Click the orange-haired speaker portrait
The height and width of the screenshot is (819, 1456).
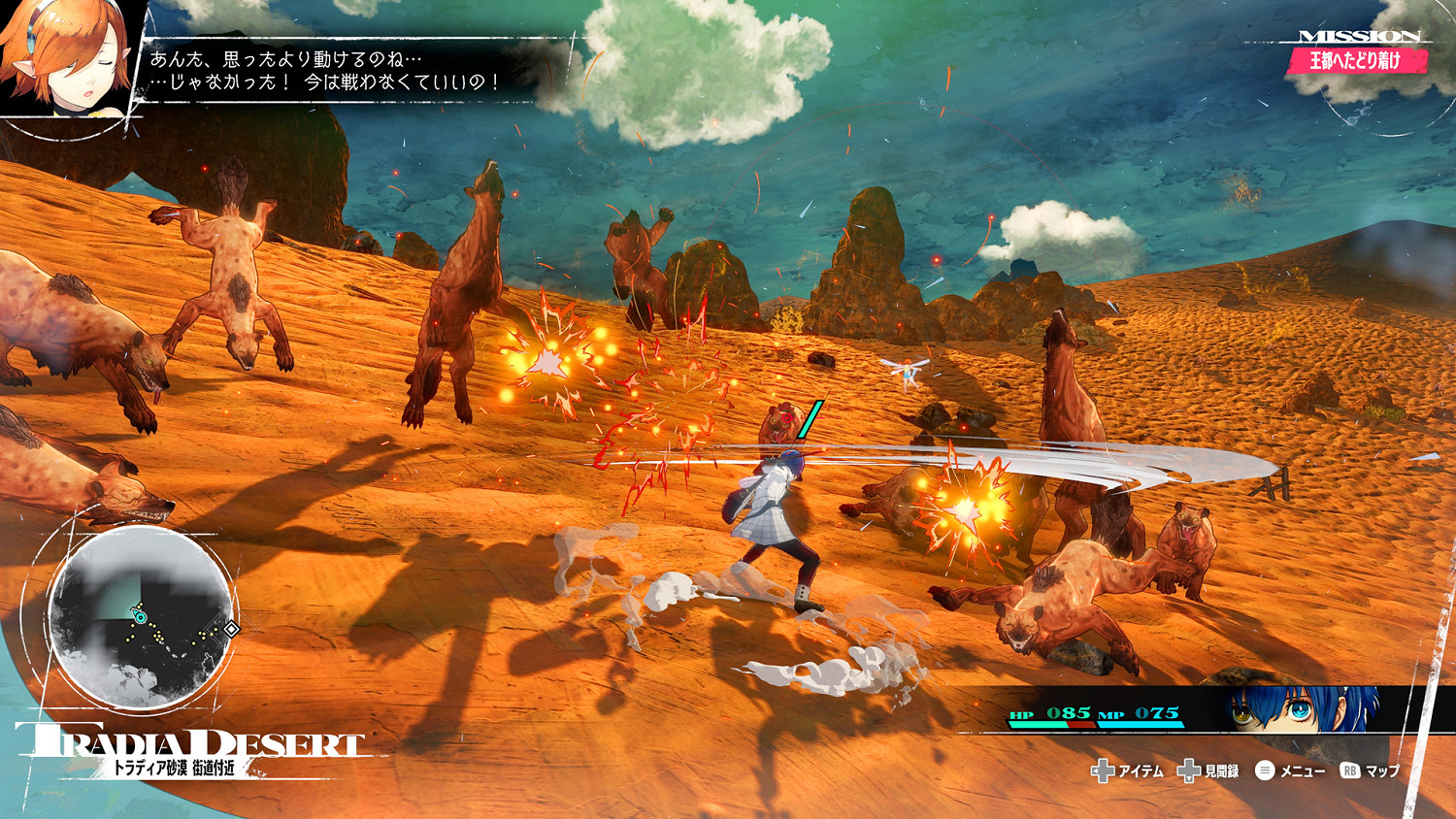[x=63, y=58]
